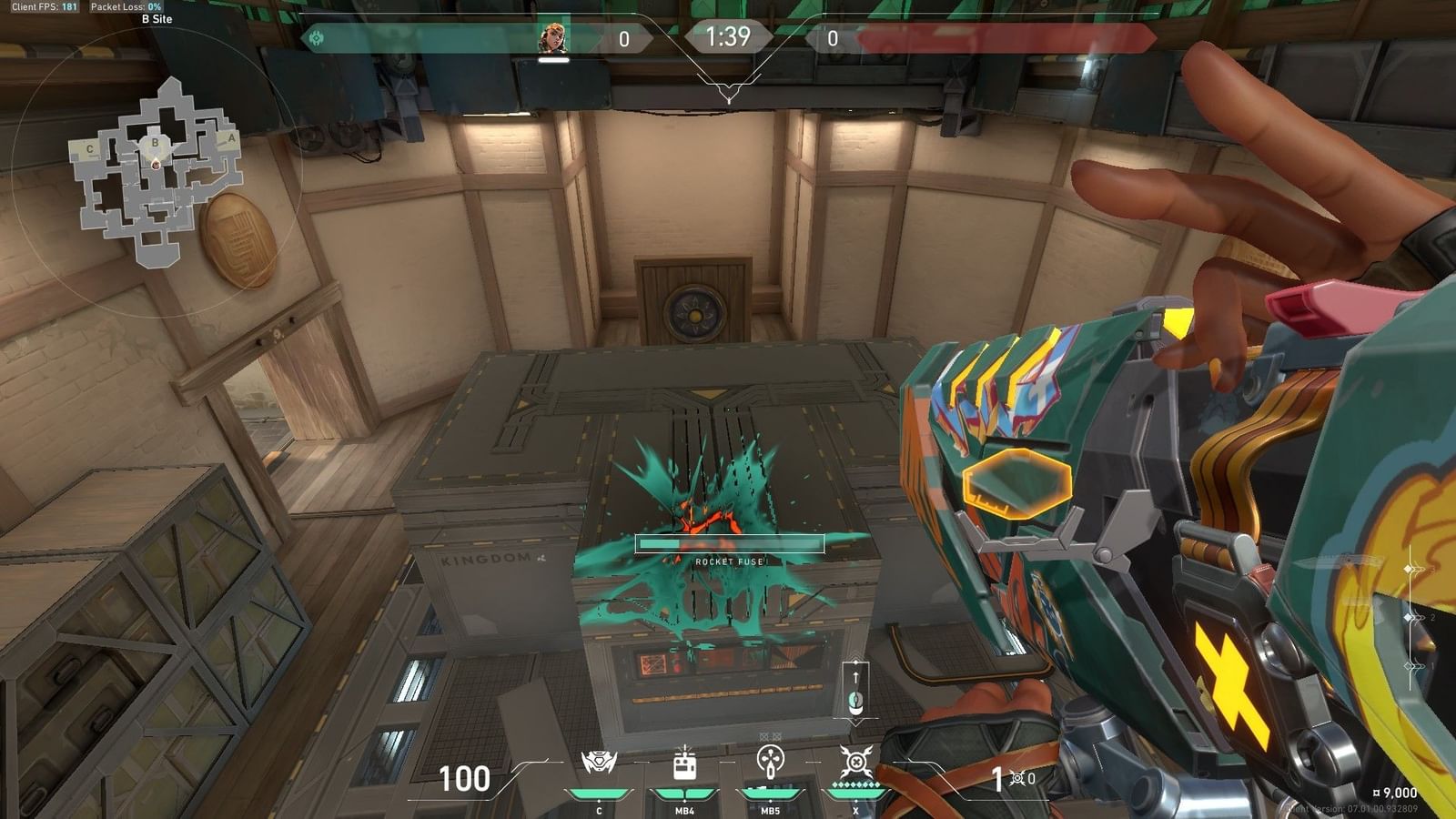Click the Rocket Fuse progress bar
The width and height of the screenshot is (1456, 819).
click(728, 541)
